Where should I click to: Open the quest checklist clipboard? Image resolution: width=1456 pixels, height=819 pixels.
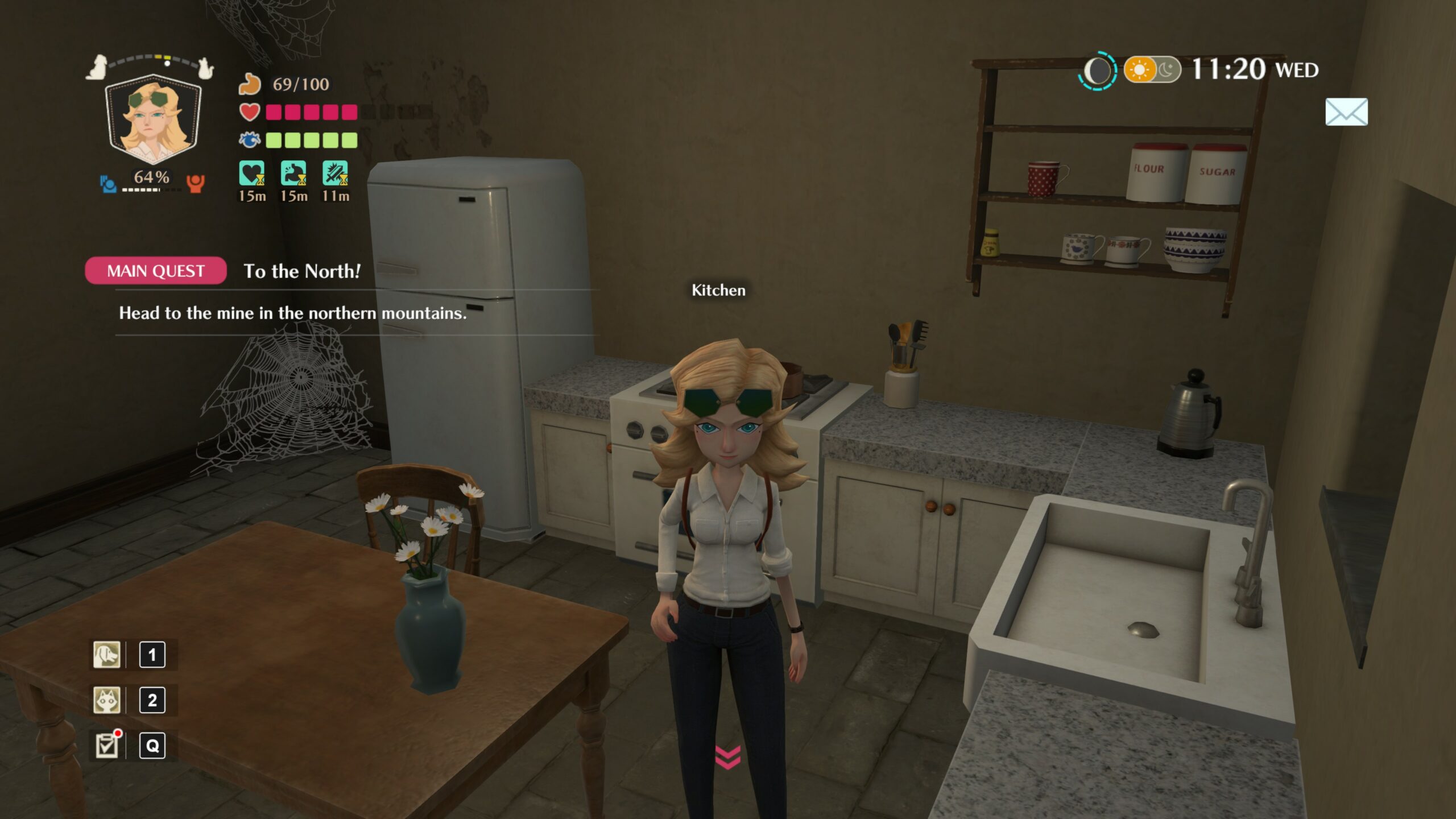[107, 746]
